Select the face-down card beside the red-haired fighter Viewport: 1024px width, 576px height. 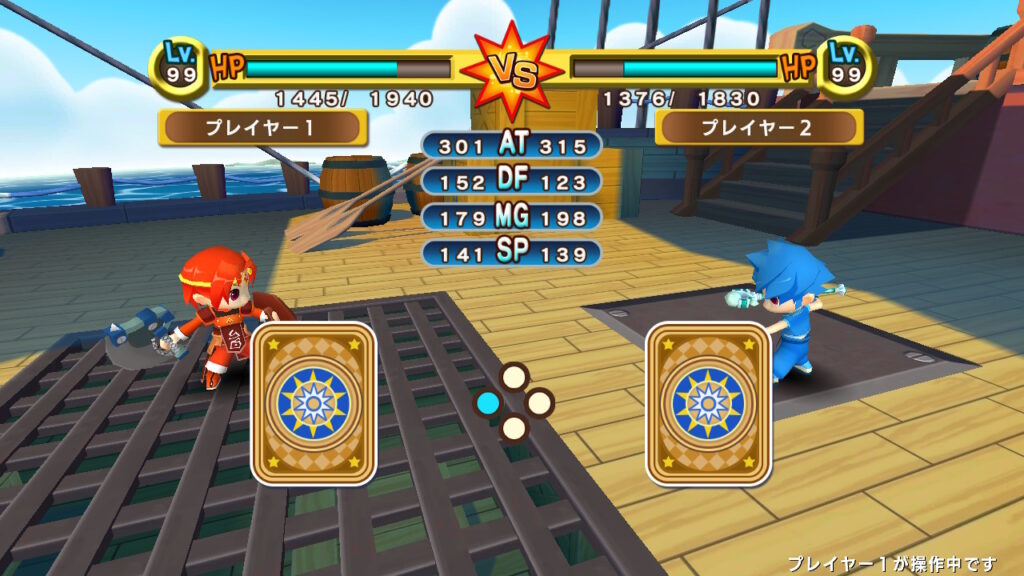(x=313, y=403)
